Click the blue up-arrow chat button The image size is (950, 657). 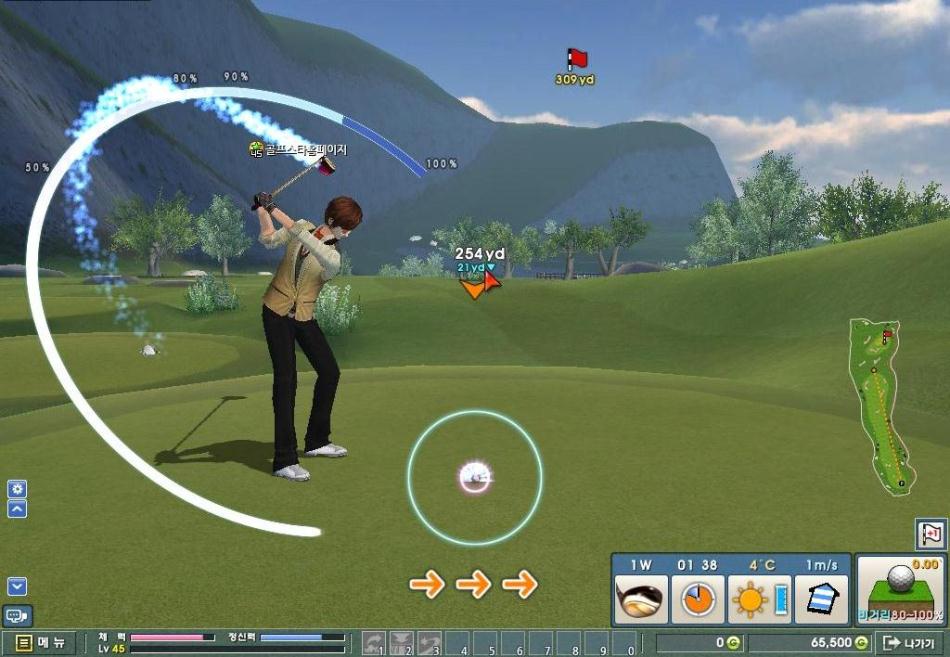click(17, 509)
